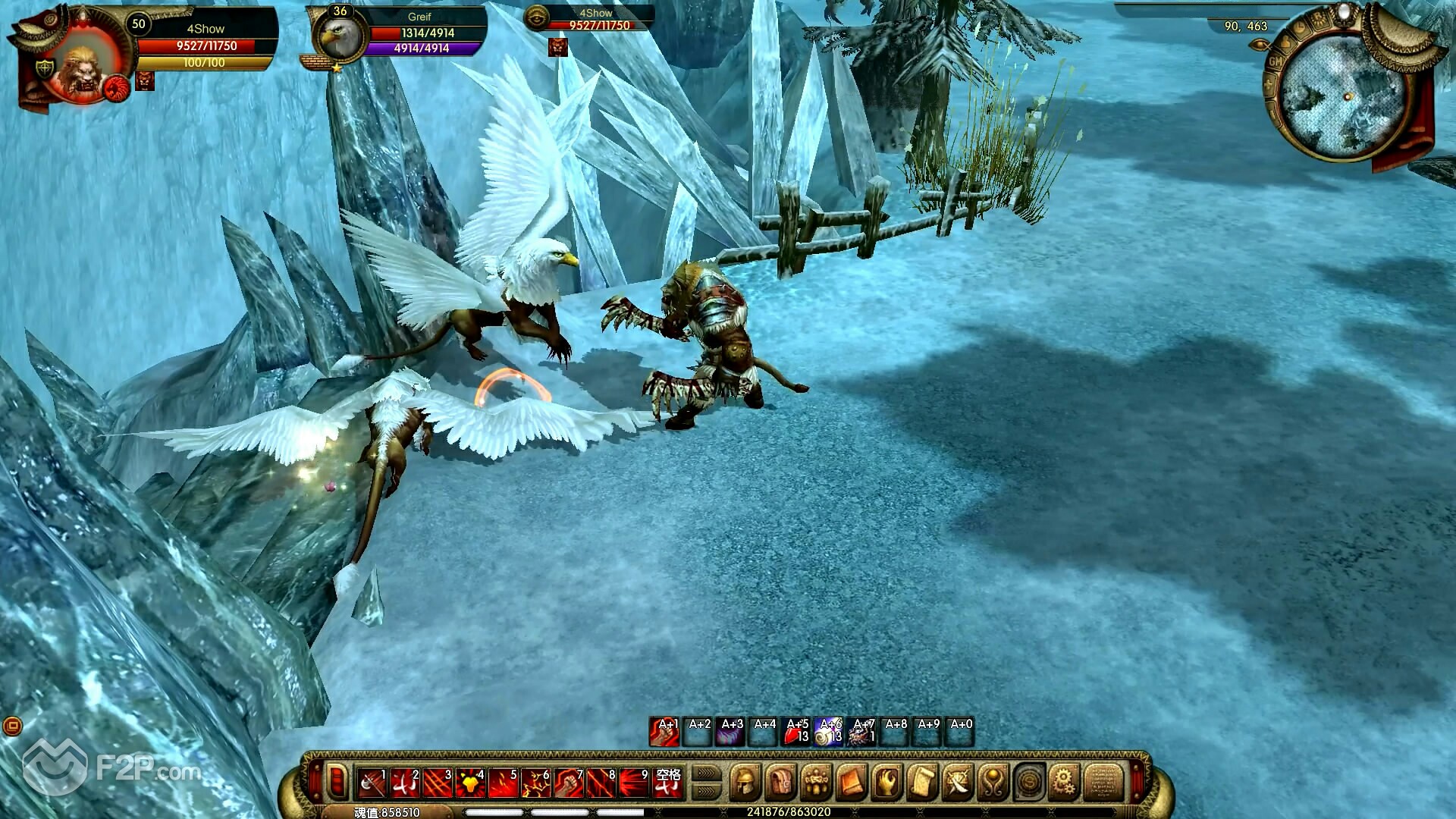Open the backpack inventory button
Screen dimensions: 1456x819
coord(780,782)
